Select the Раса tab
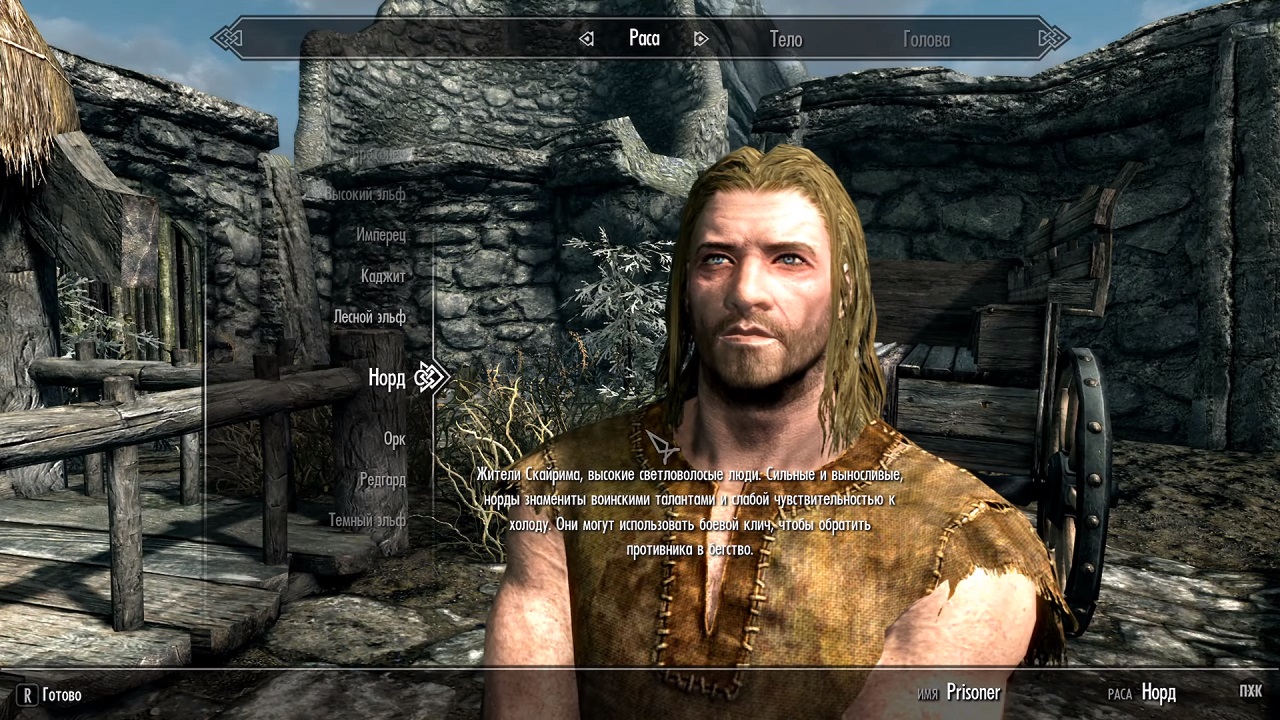Image resolution: width=1280 pixels, height=720 pixels. point(644,39)
